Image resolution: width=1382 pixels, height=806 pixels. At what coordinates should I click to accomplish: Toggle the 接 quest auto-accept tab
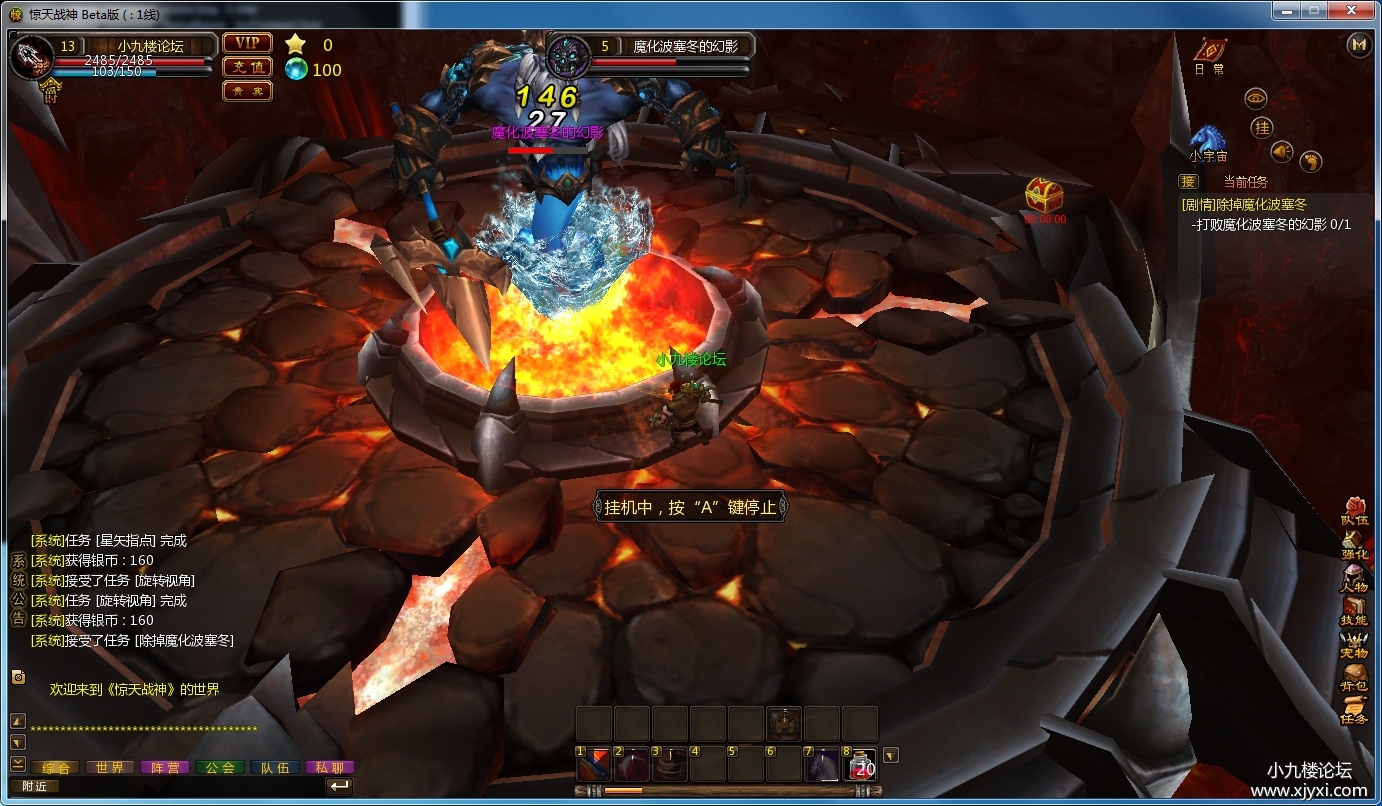[x=1188, y=181]
